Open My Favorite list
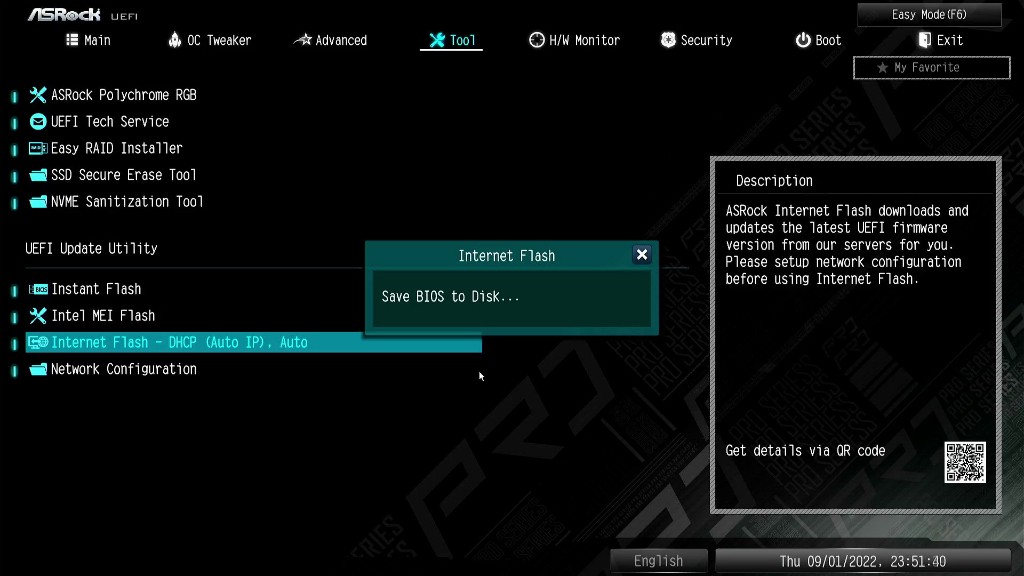 [x=931, y=68]
